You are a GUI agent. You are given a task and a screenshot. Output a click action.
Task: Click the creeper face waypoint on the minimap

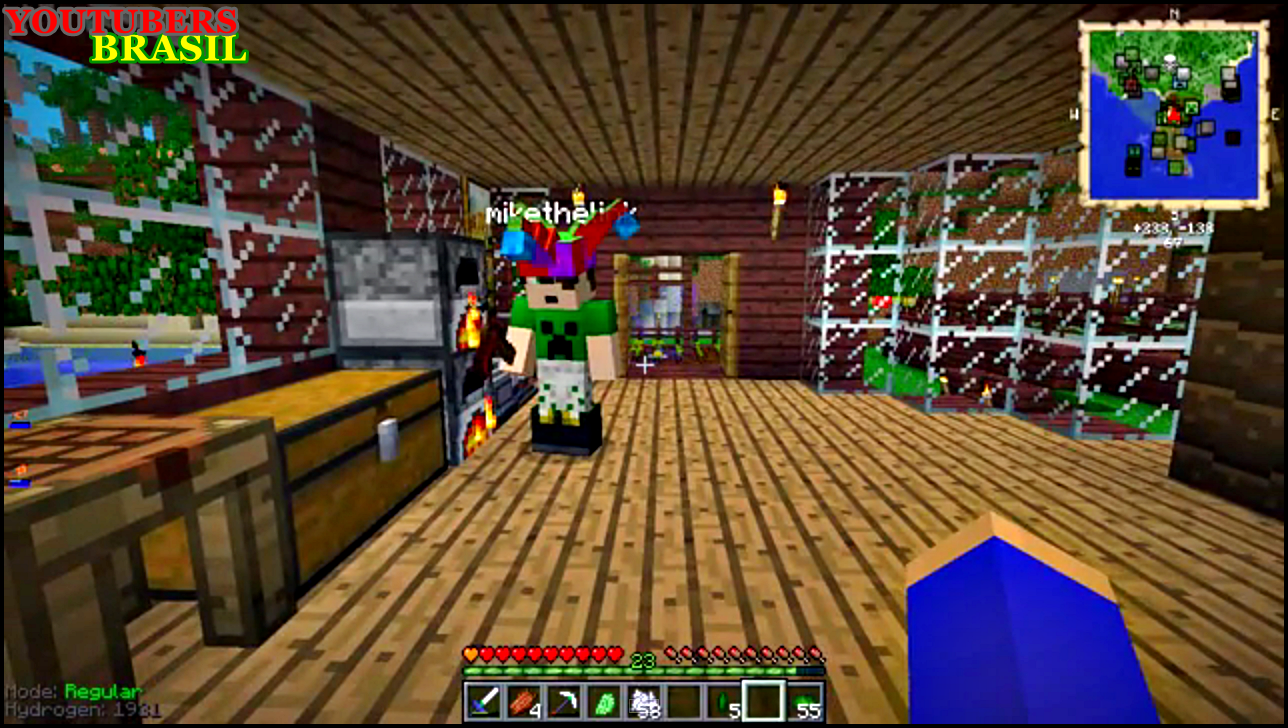point(1191,108)
